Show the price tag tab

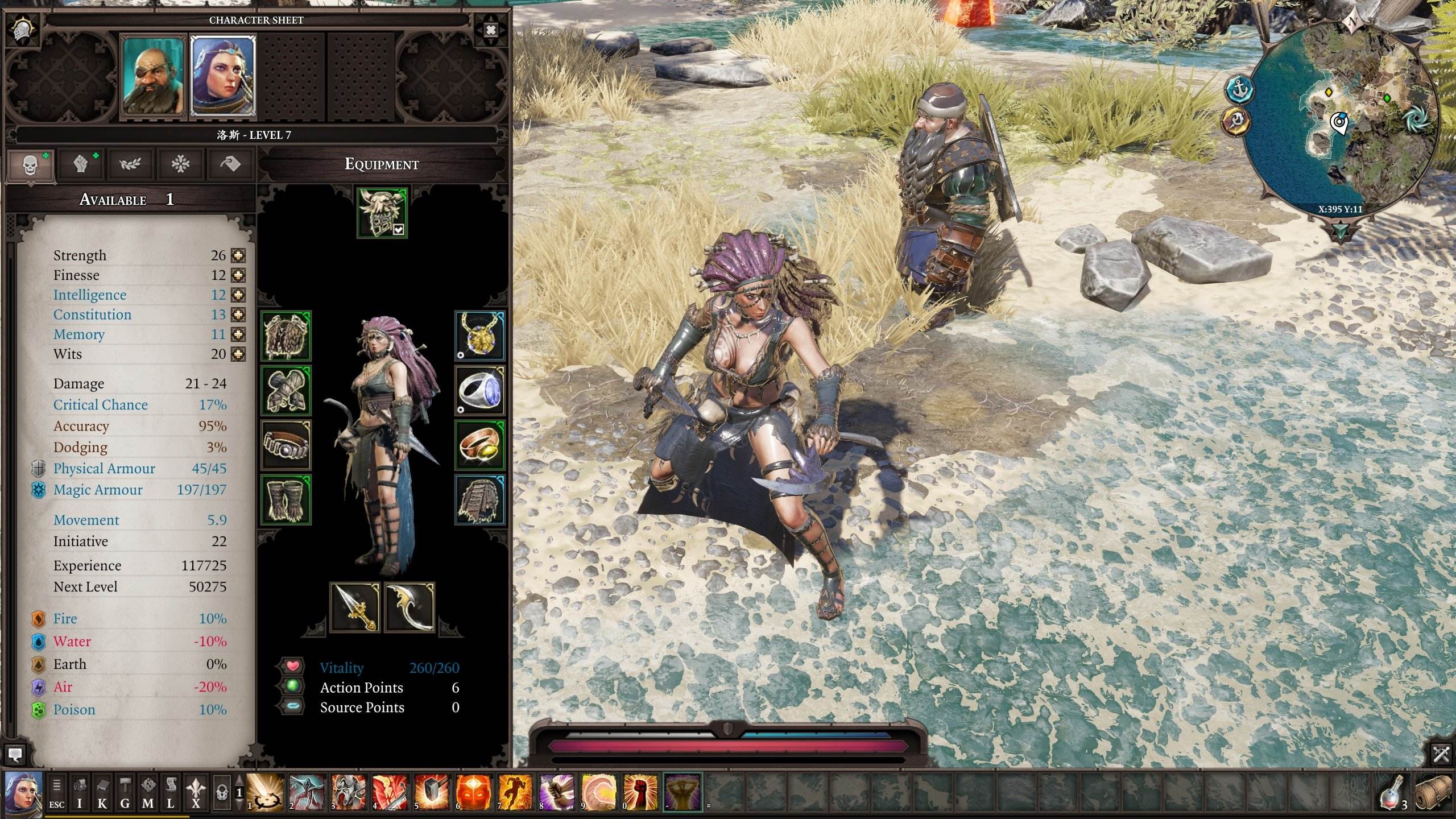(x=229, y=164)
